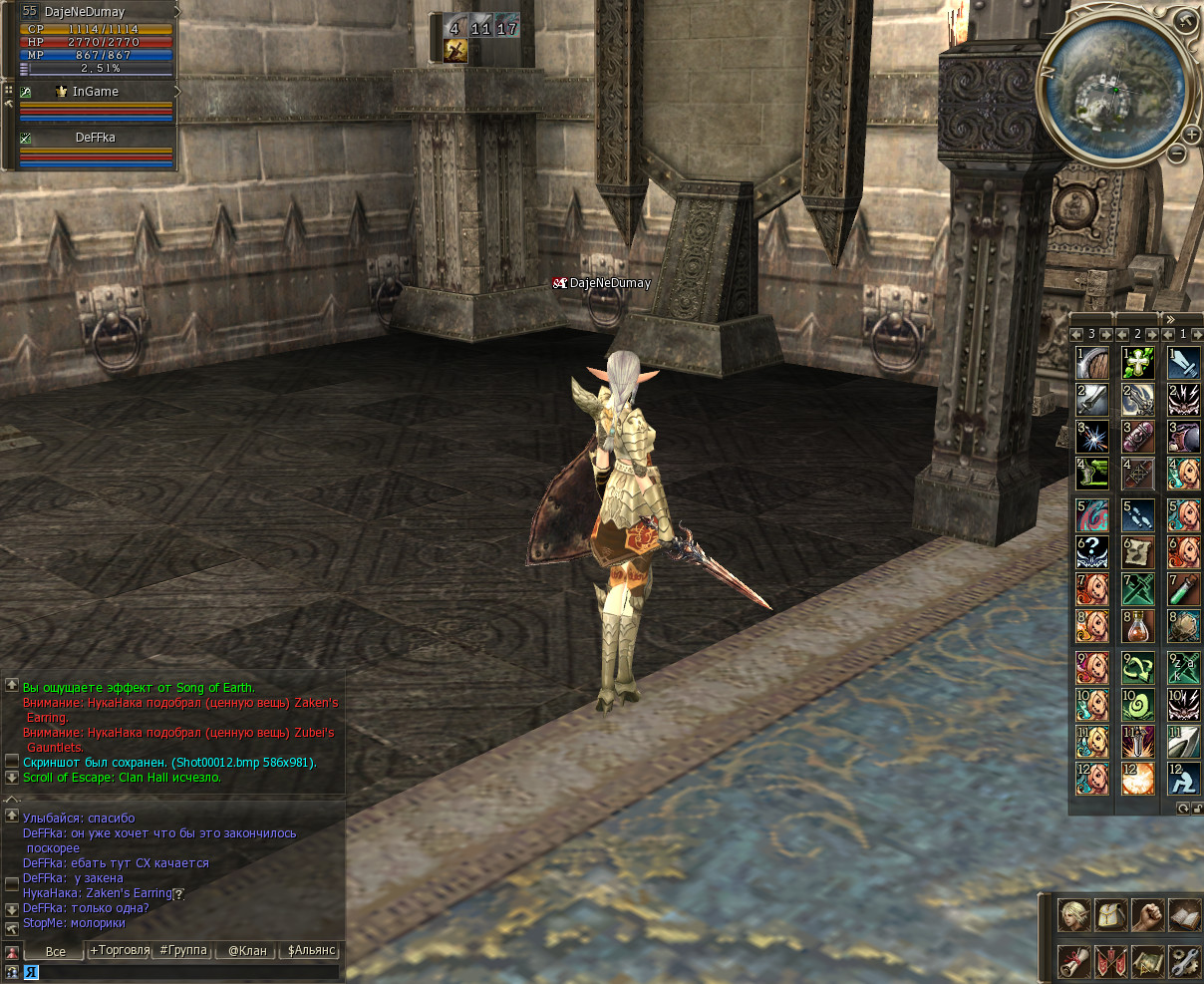Switch to the @Клан chat tab

[247, 950]
